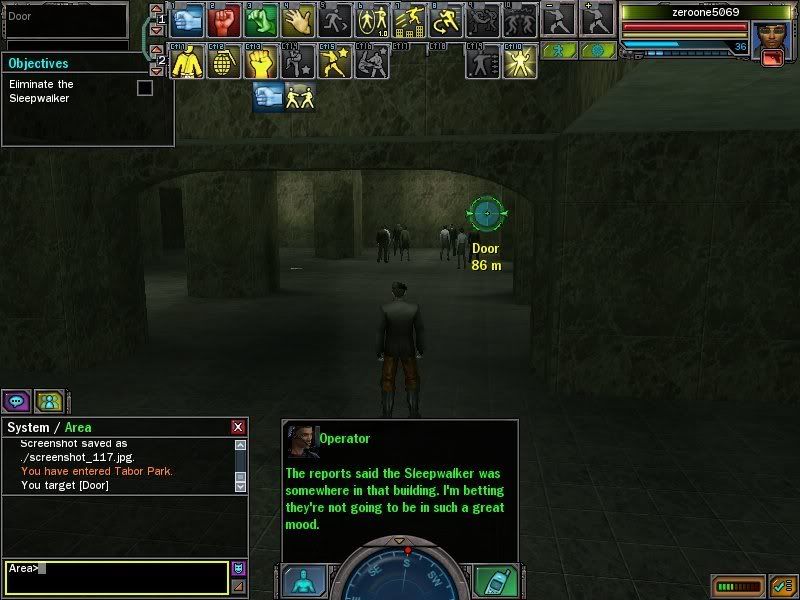Activate the glowing yellow fist ability
This screenshot has height=600, width=800.
tap(260, 63)
